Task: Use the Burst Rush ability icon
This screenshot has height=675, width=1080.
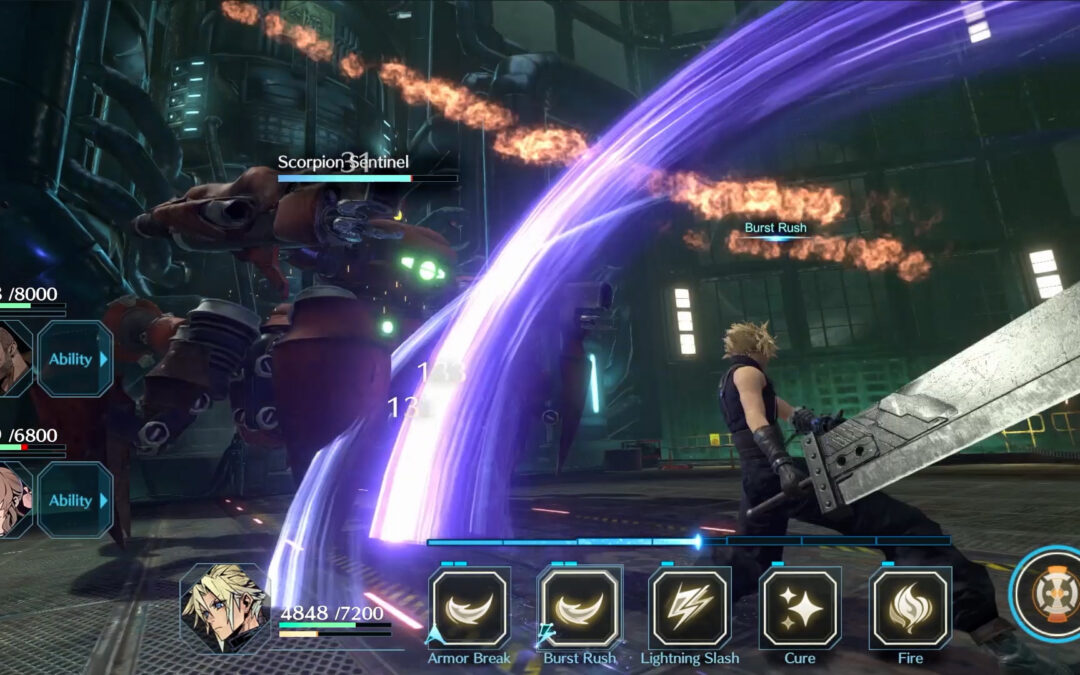Action: [579, 607]
